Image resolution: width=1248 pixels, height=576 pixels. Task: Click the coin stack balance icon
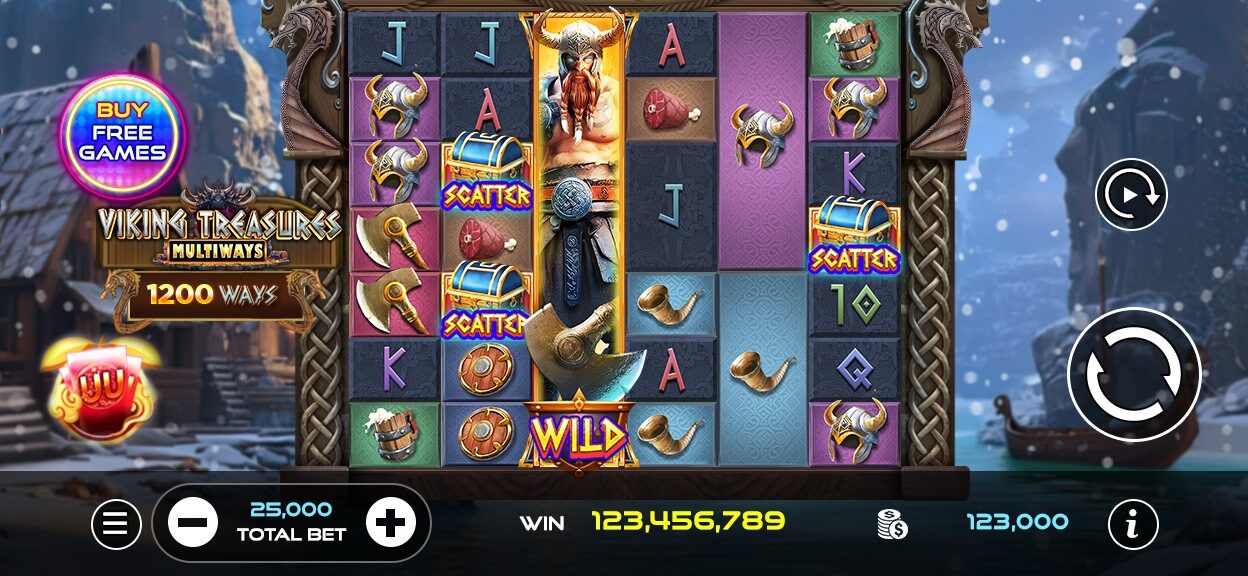(892, 523)
